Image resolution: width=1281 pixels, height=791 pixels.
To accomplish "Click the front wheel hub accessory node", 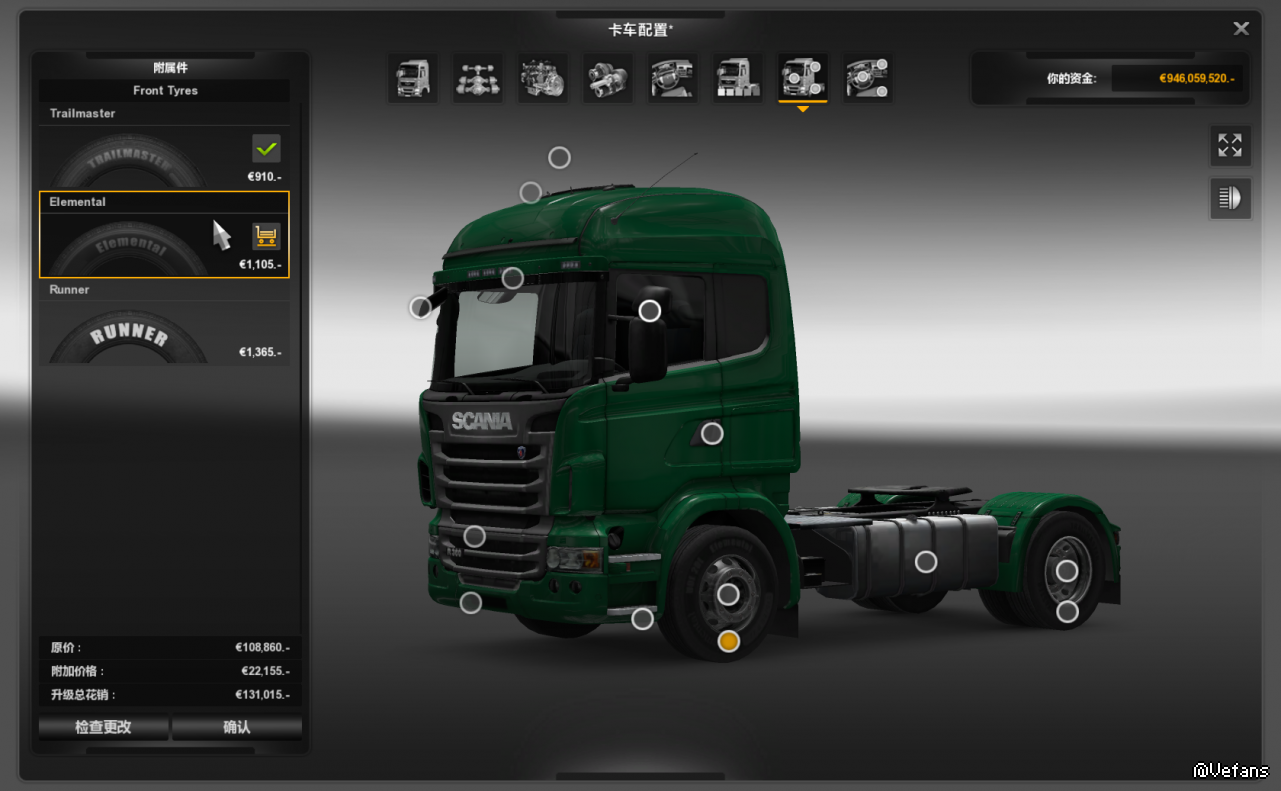I will click(729, 595).
